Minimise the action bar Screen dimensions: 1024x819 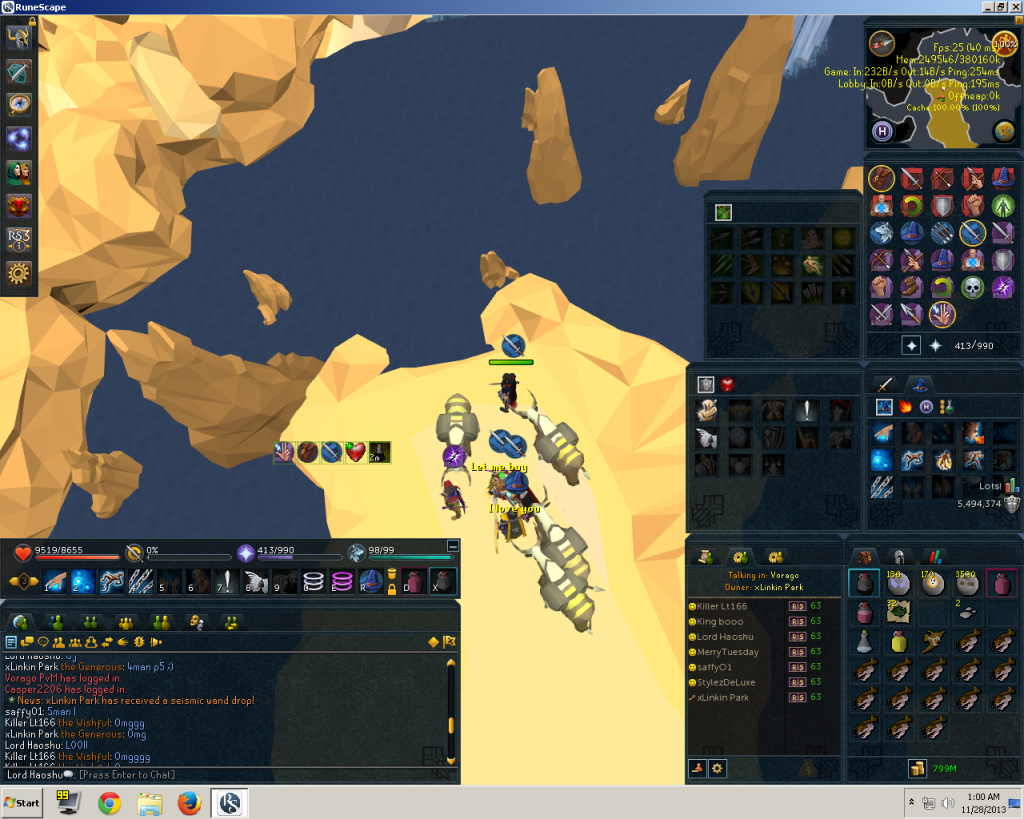[453, 547]
